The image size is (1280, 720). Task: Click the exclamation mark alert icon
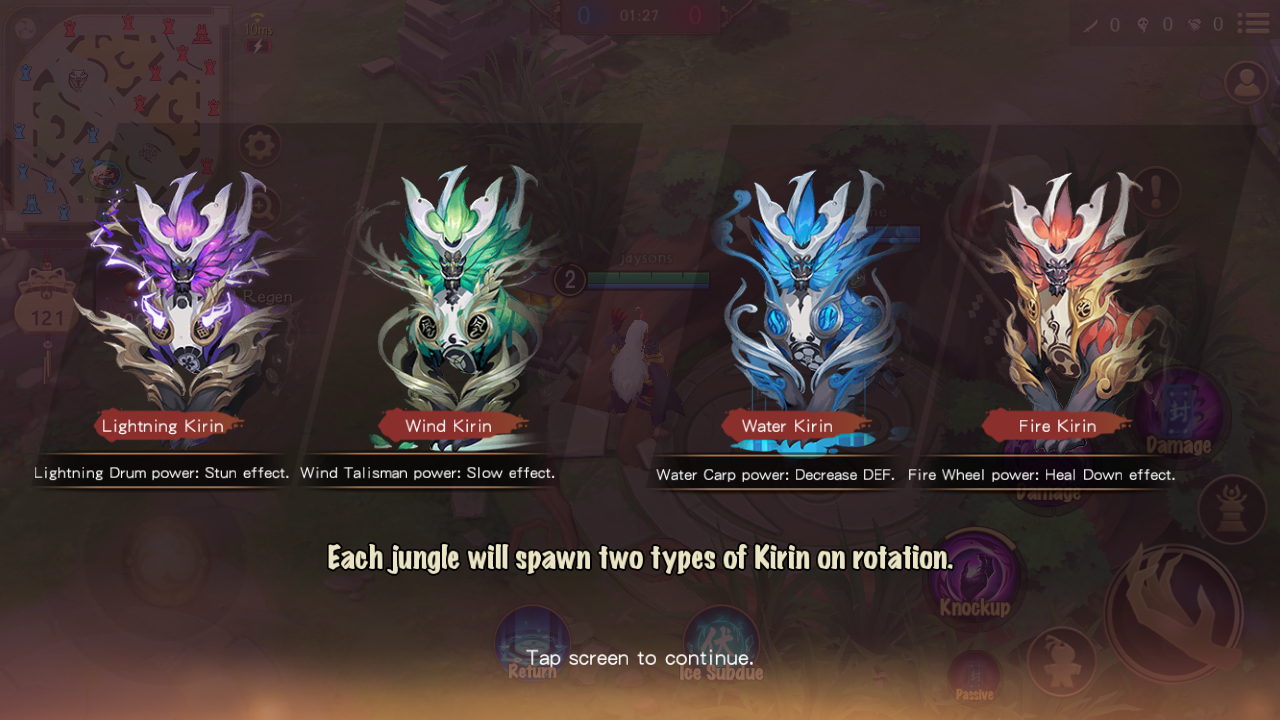click(1157, 190)
